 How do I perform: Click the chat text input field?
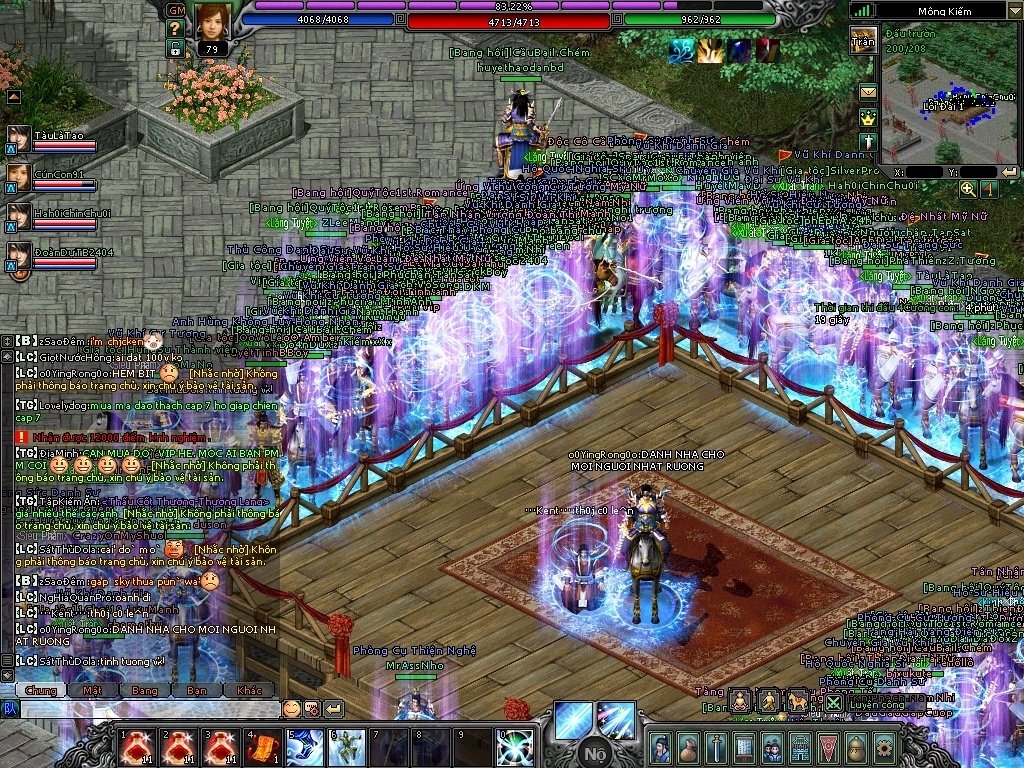[148, 709]
